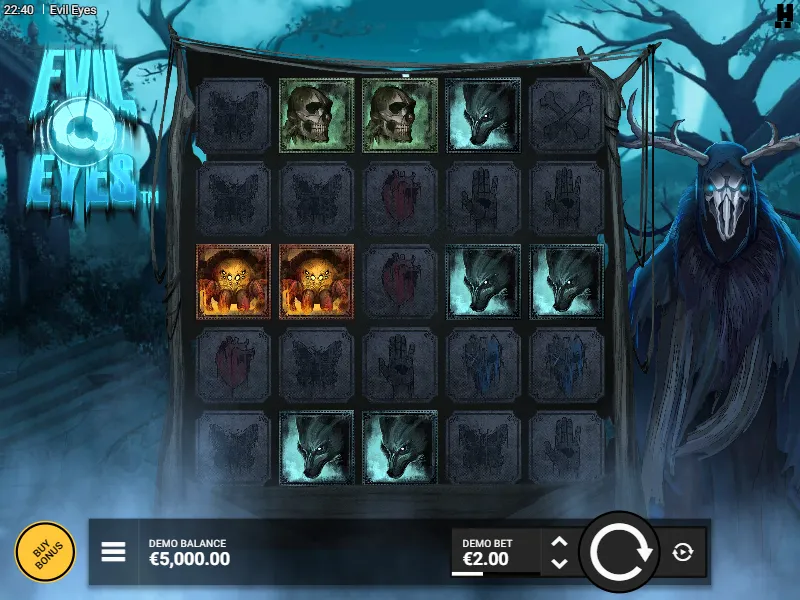Open the Buy Bonus menu
Image resolution: width=800 pixels, height=600 pixels.
click(x=45, y=552)
